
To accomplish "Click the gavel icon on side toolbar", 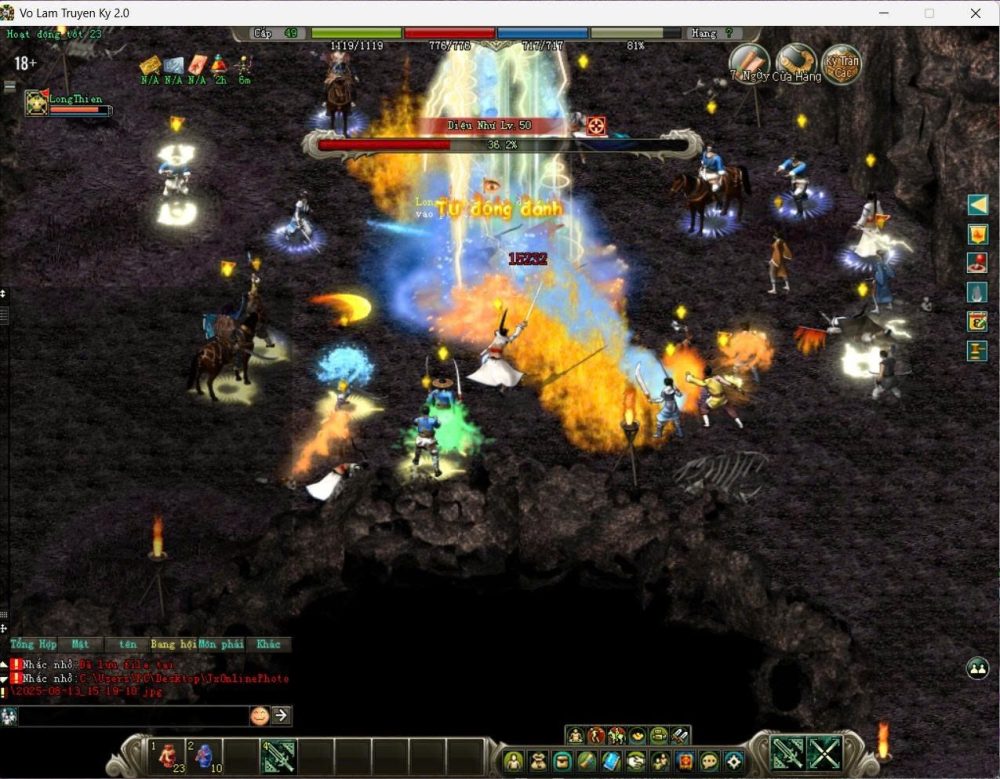I will point(977,350).
